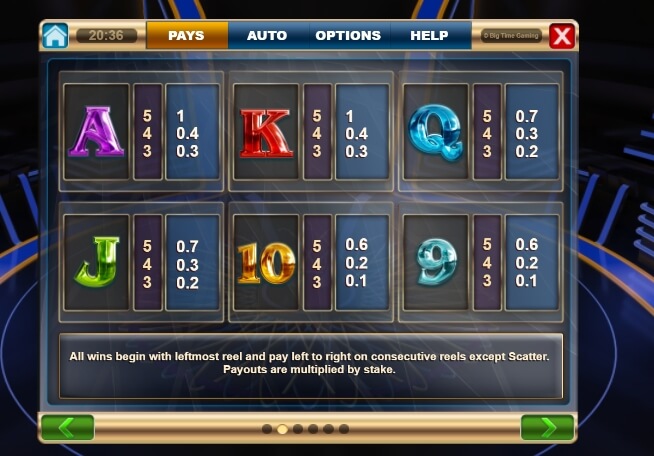Close the paytable with the red X
Image resolution: width=654 pixels, height=456 pixels.
click(563, 37)
